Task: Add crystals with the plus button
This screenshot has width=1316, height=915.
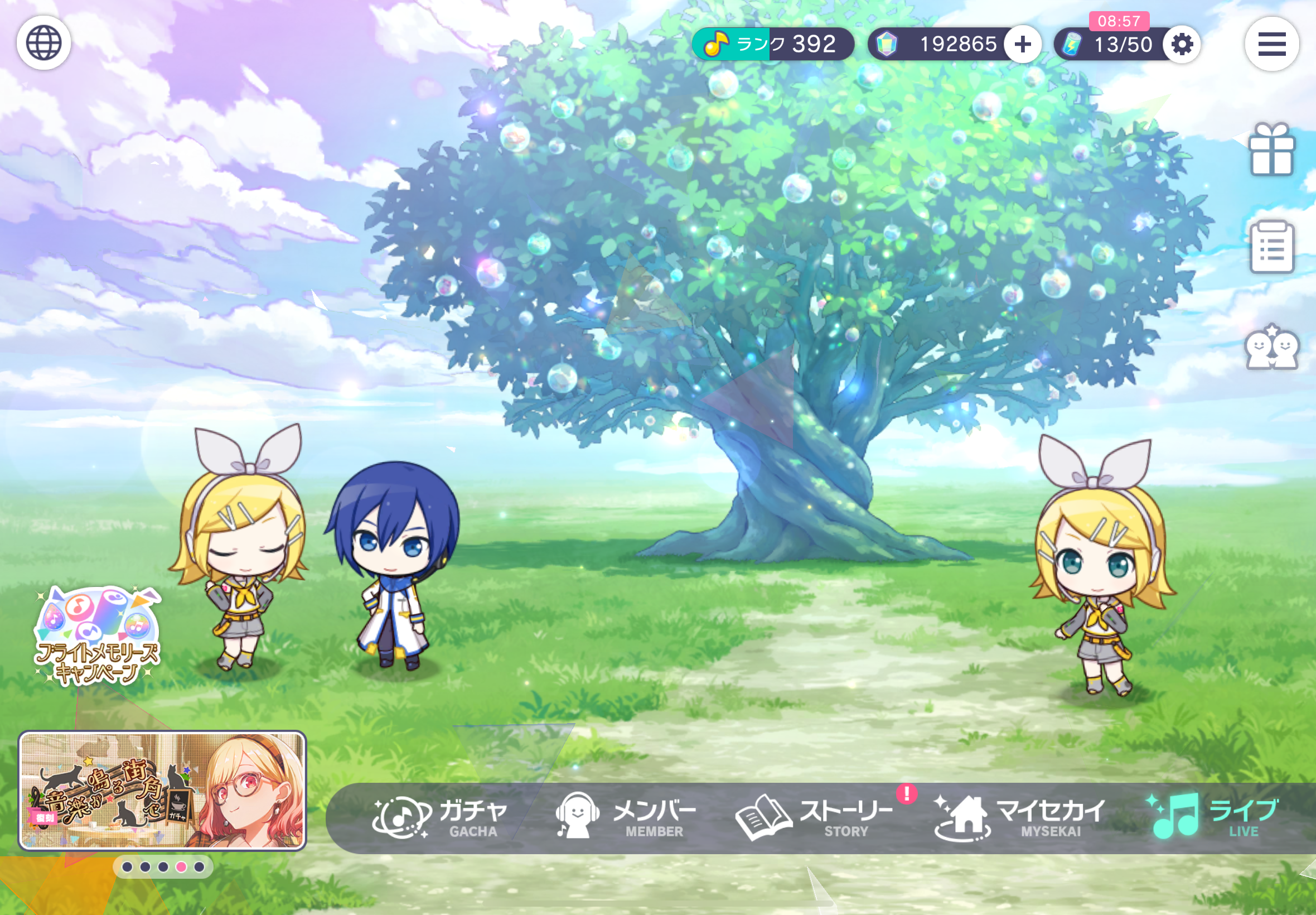Action: 1023,44
